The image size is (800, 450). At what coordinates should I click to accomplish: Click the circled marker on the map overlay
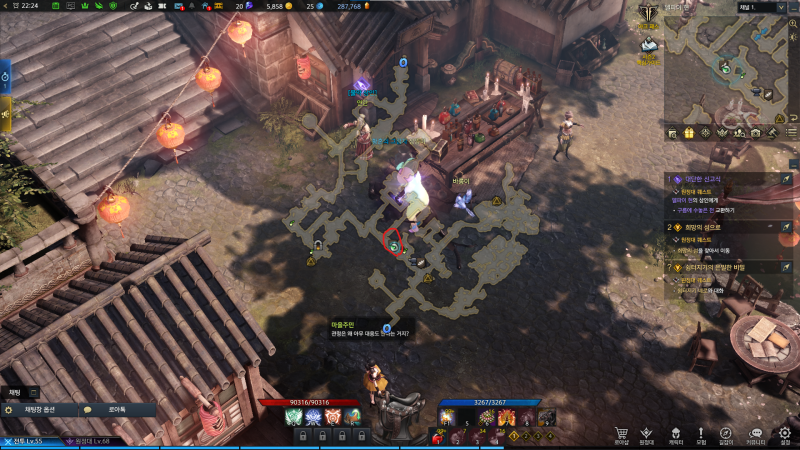(394, 243)
